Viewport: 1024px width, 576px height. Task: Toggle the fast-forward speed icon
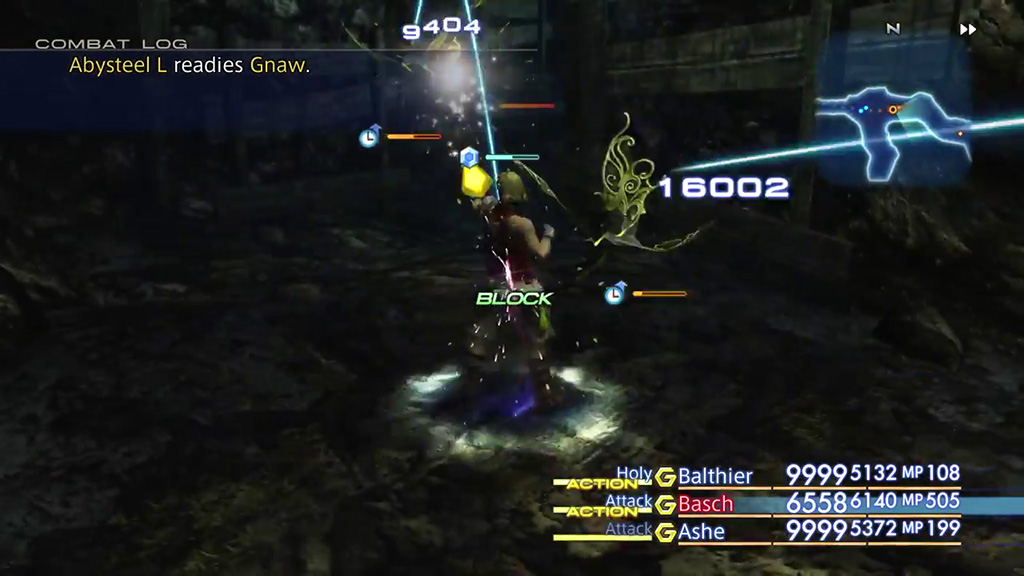coord(968,29)
